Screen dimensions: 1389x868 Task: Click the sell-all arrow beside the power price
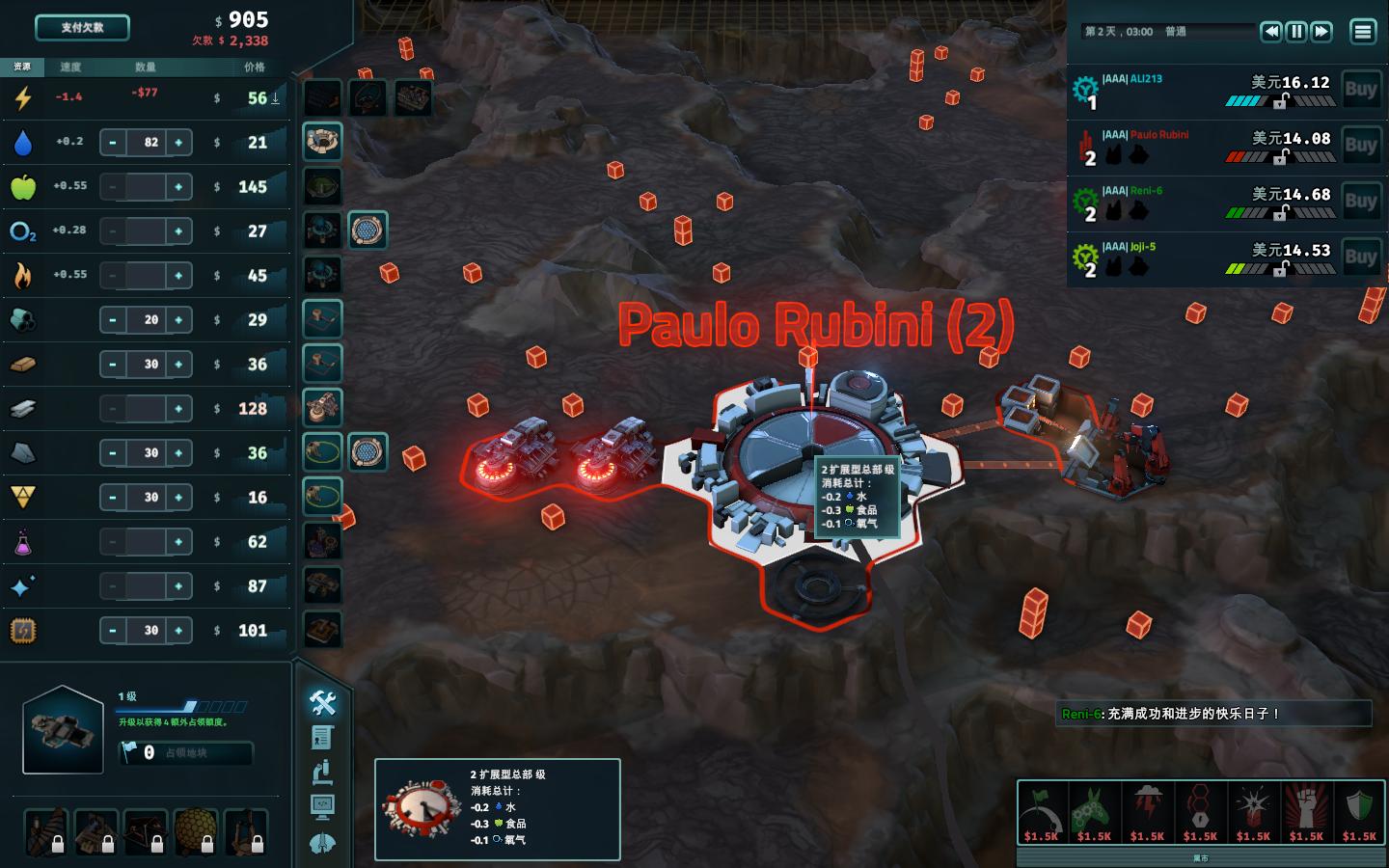coord(277,96)
